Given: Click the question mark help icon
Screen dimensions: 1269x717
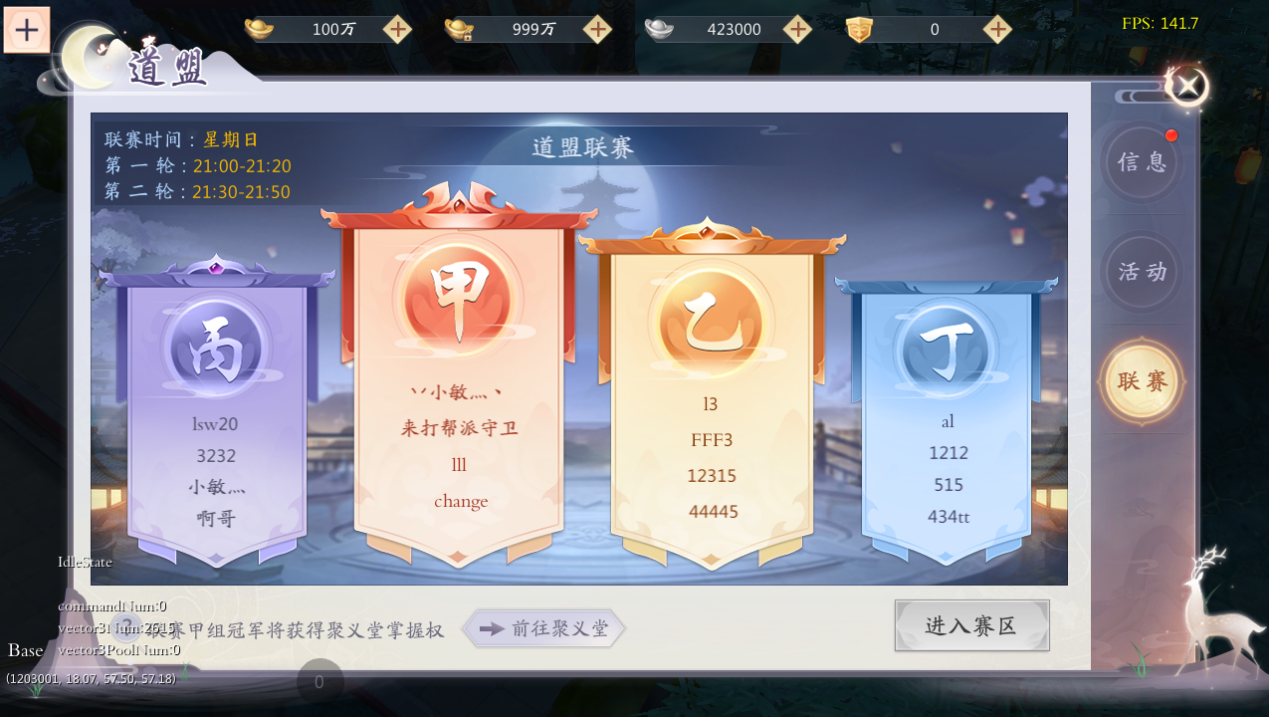Looking at the screenshot, I should click(126, 627).
